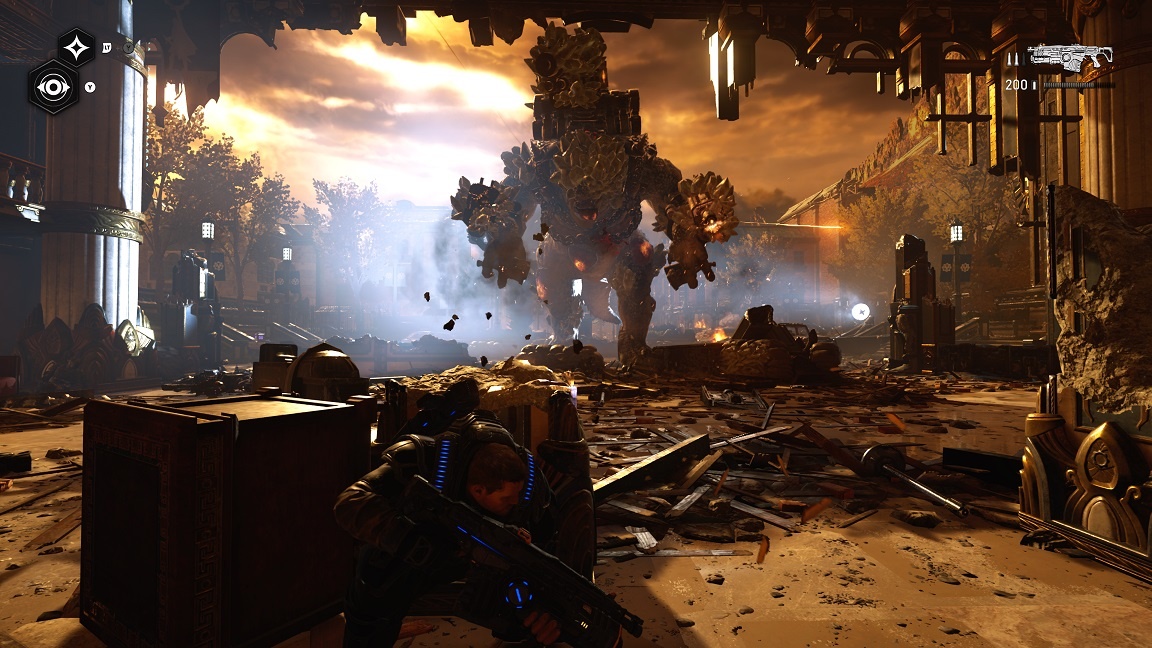Activate the four-pointed star ability hexagon
1152x648 pixels.
coord(77,47)
